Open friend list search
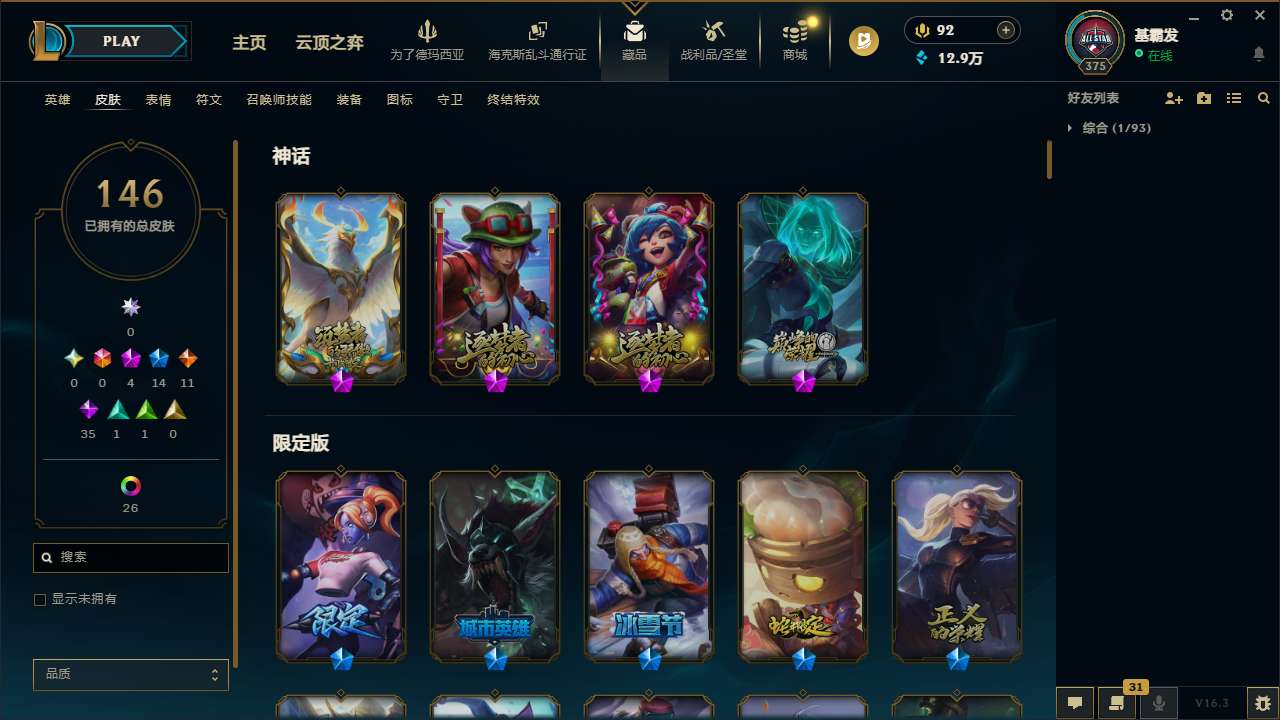The image size is (1280, 720). coord(1263,98)
